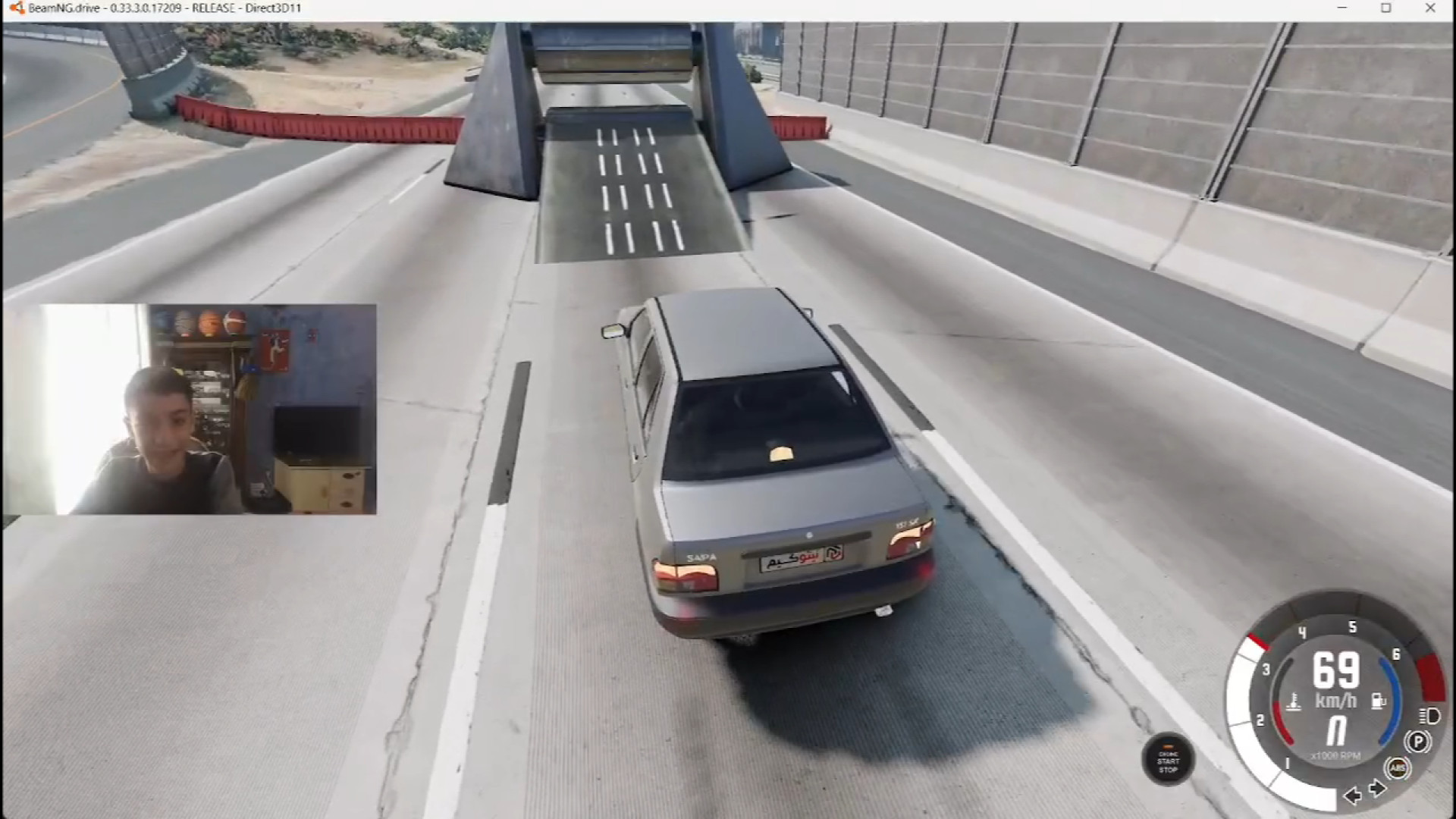This screenshot has height=819, width=1456.
Task: Toggle the headlights indicator icon
Action: click(x=1429, y=716)
